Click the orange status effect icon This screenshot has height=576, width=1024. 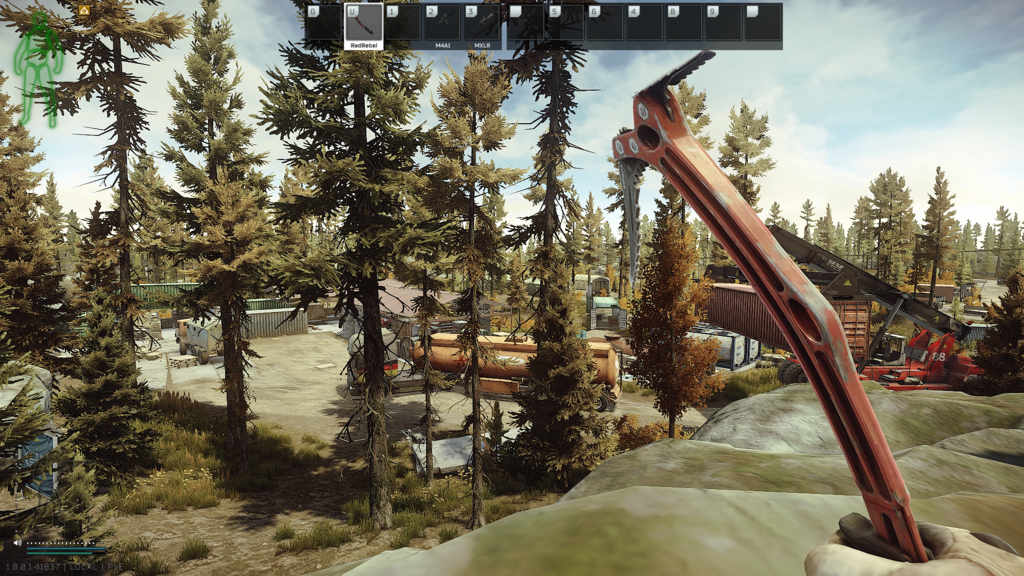(x=84, y=9)
